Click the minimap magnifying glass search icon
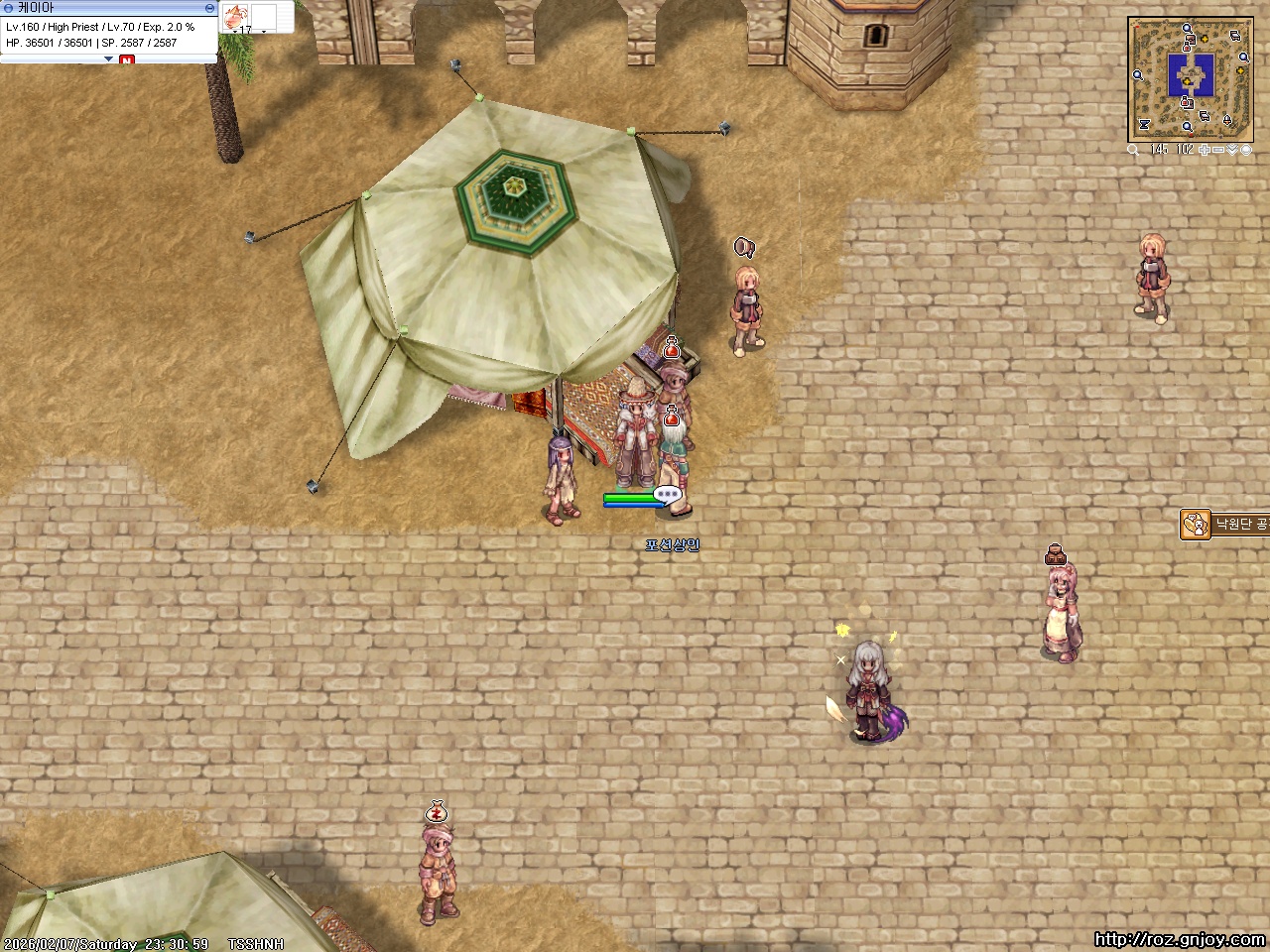This screenshot has width=1270, height=952. (1133, 150)
